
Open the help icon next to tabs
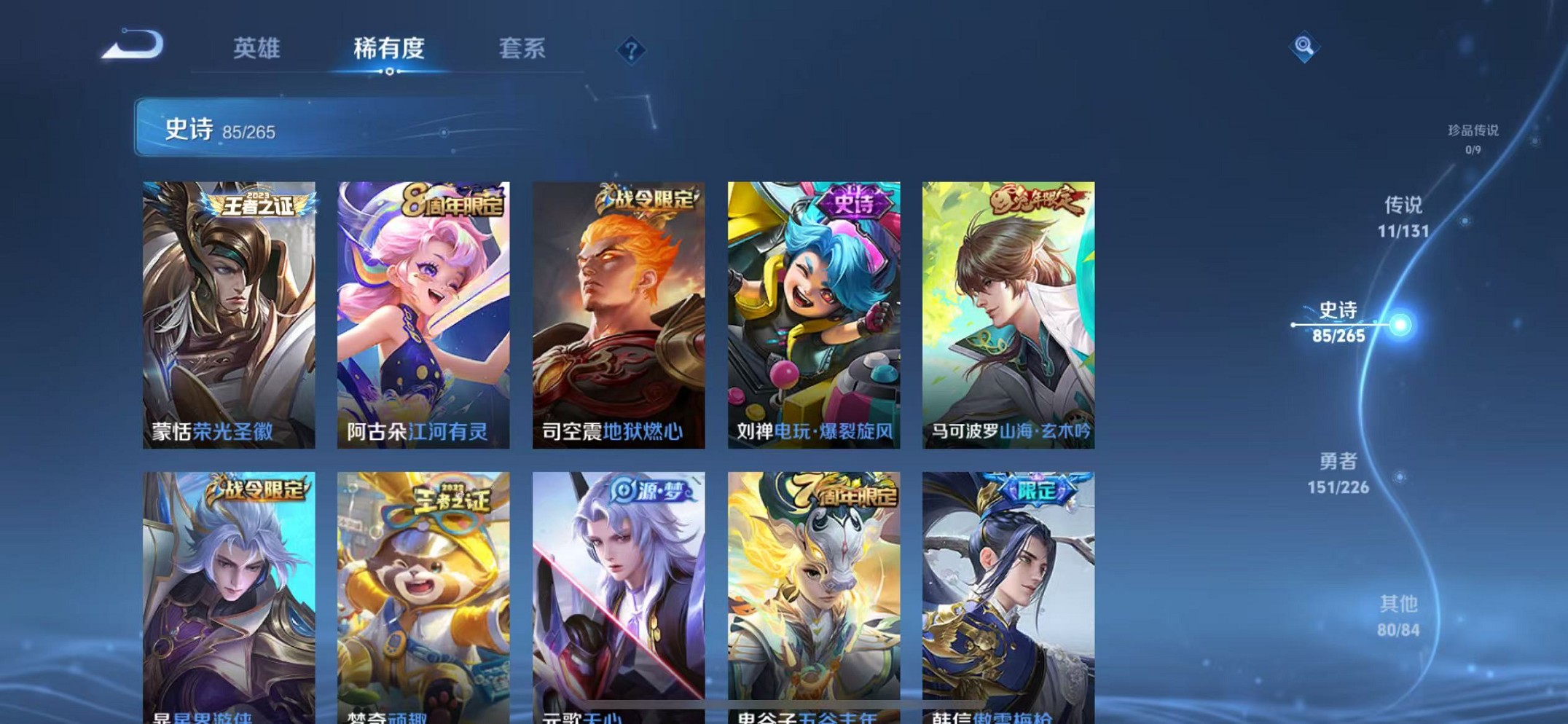[631, 50]
